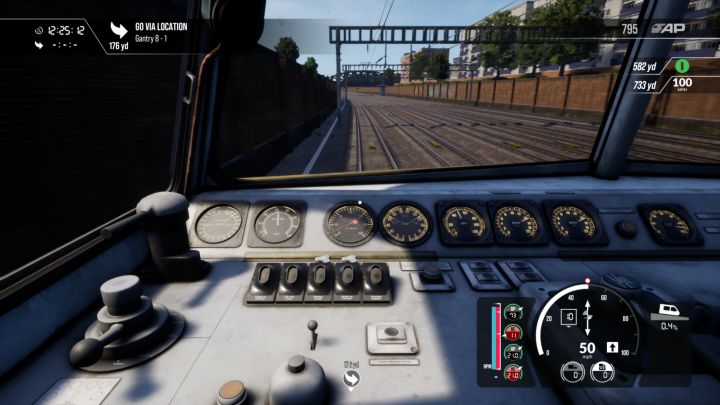Screen dimensions: 720x405
Task: Select the train gradient indicator icon
Action: pyautogui.click(x=668, y=310)
